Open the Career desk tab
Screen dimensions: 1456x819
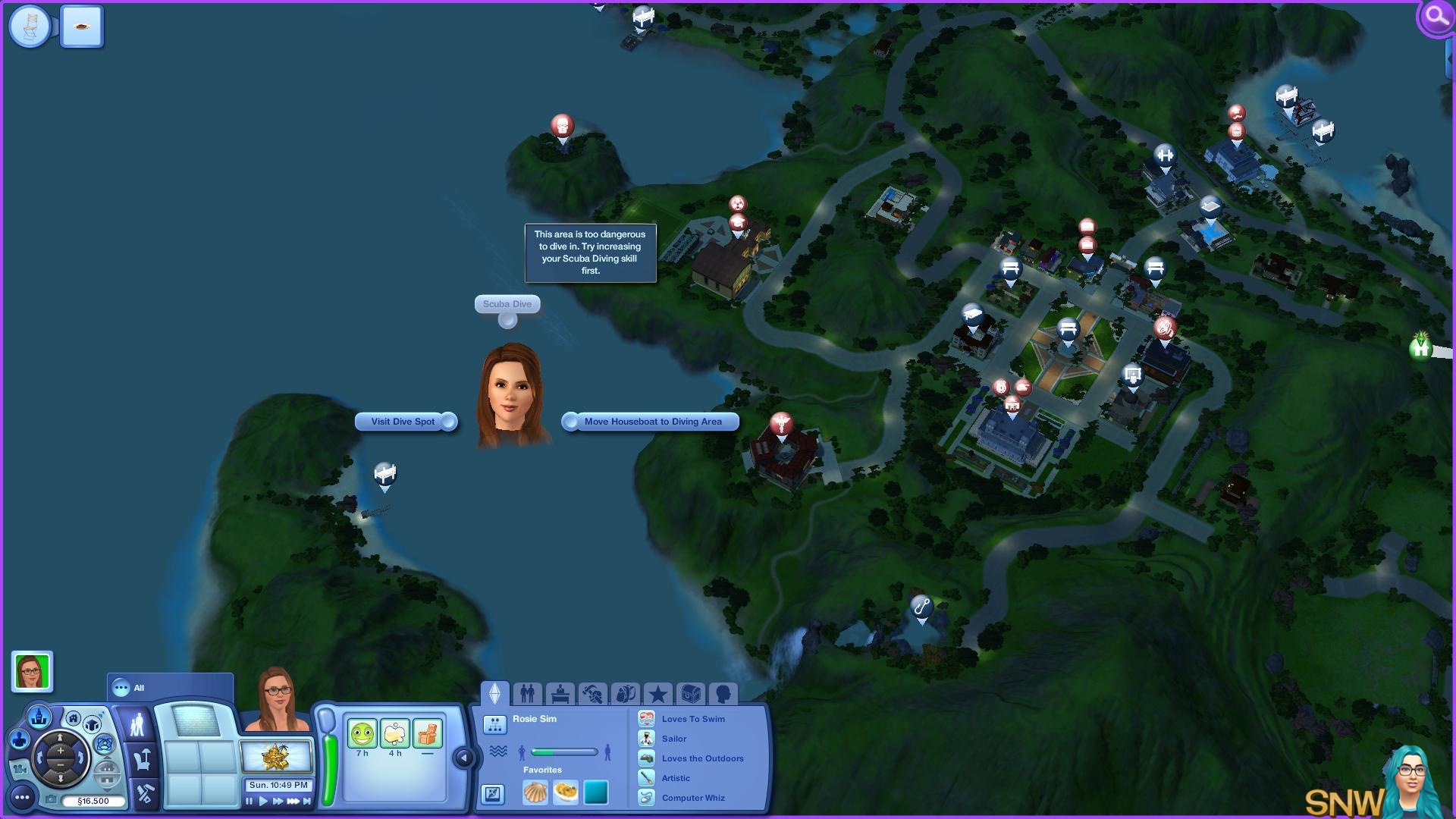[560, 693]
